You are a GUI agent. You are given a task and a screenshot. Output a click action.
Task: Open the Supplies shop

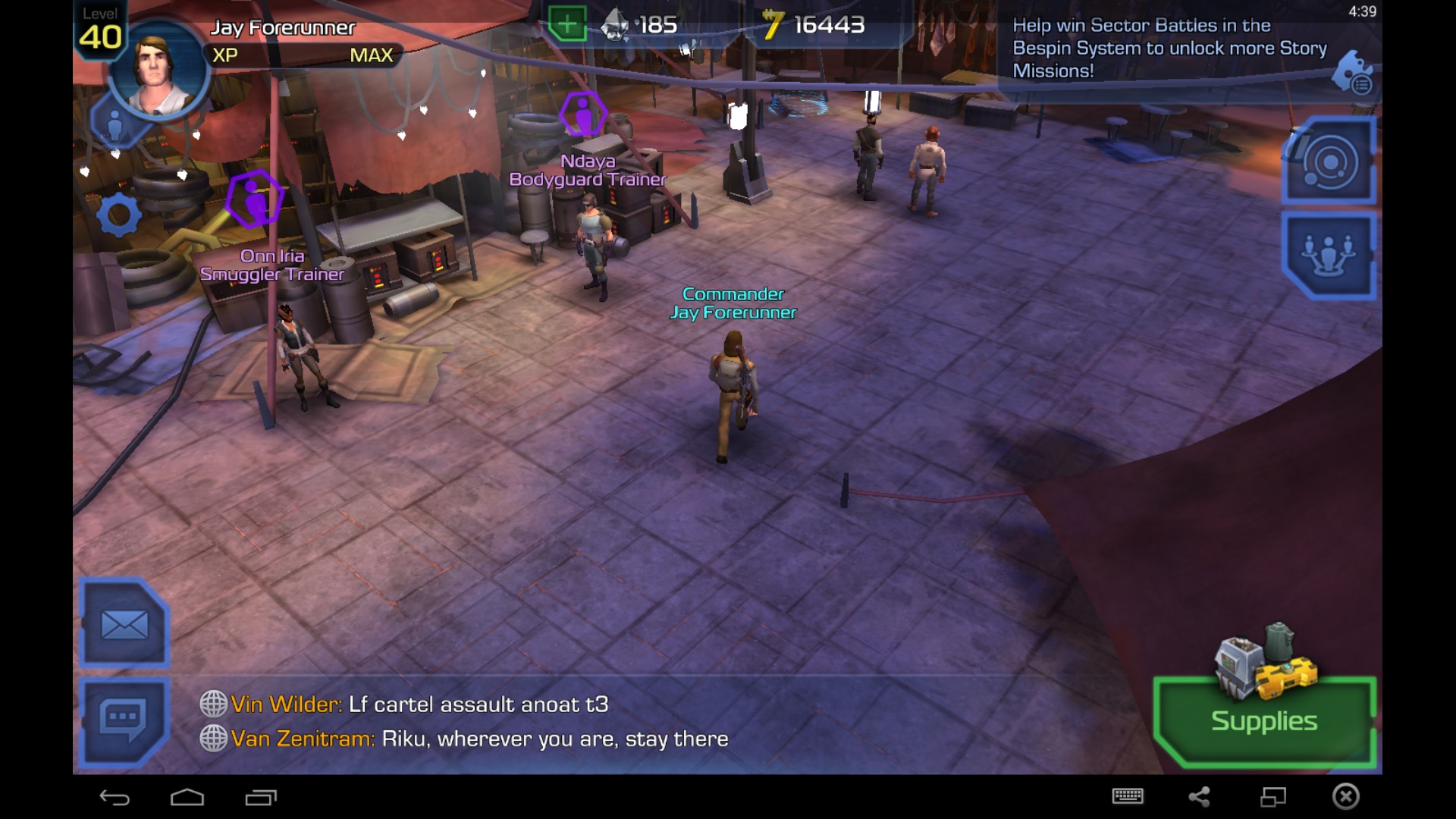click(x=1264, y=720)
